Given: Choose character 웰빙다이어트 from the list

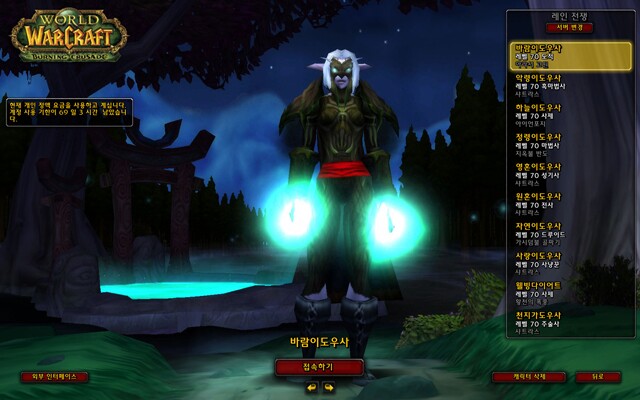Looking at the screenshot, I should (572, 292).
